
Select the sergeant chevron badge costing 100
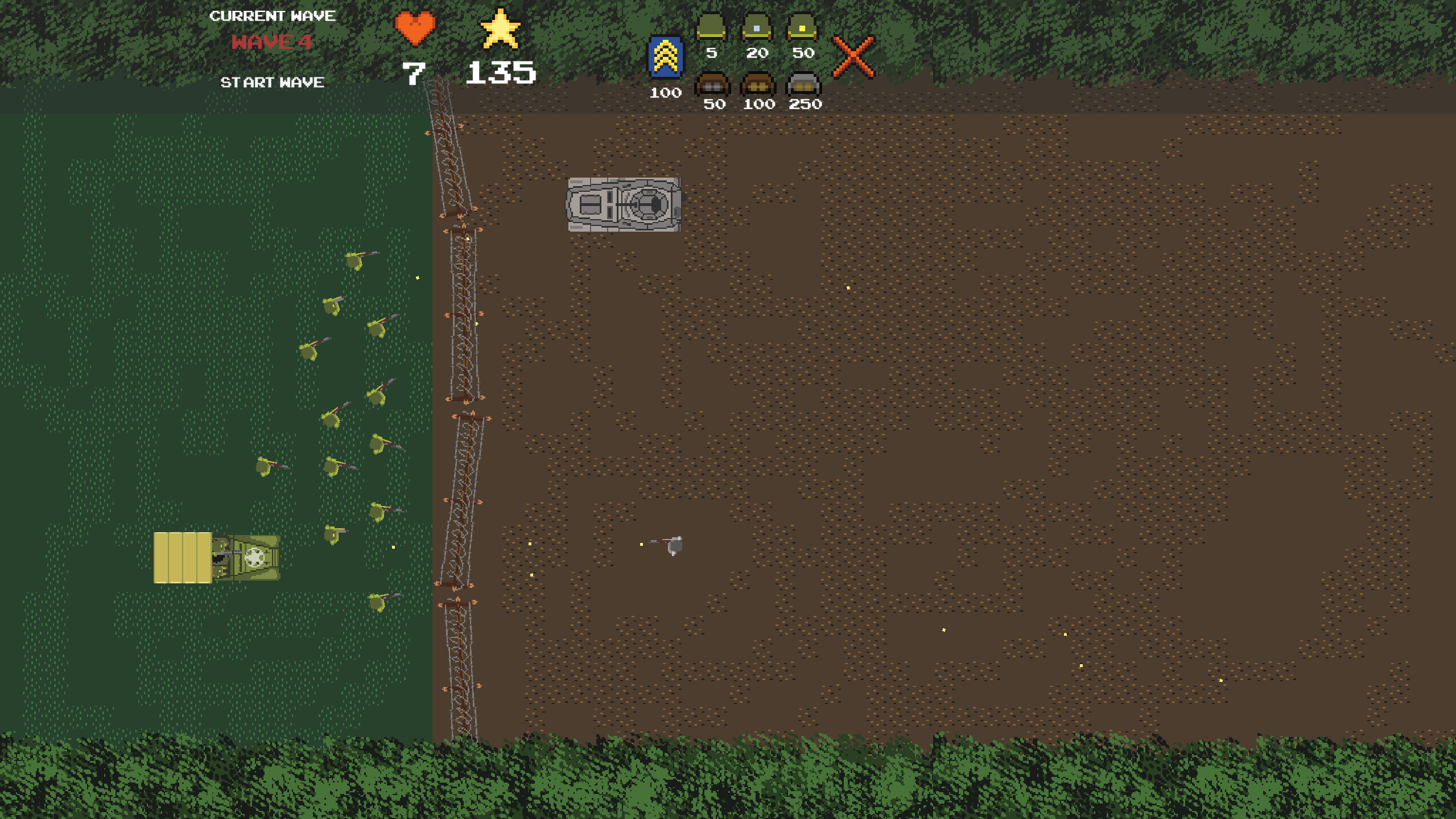pyautogui.click(x=665, y=57)
